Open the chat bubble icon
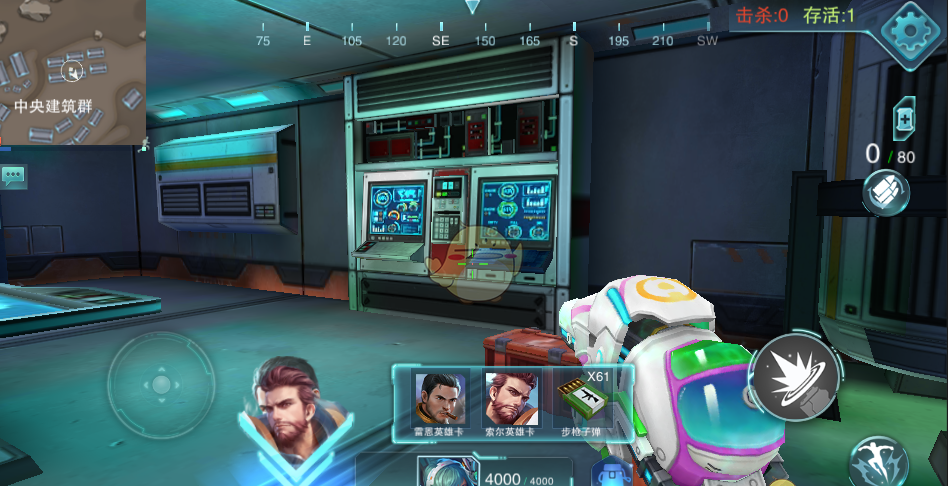The height and width of the screenshot is (486, 948). (13, 177)
